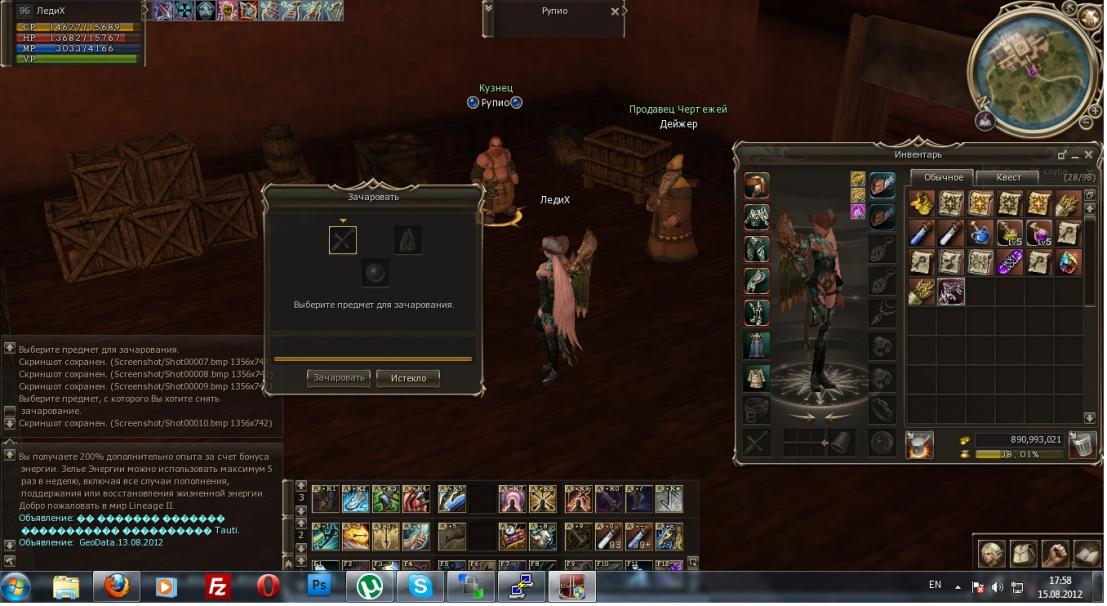1107x606 pixels.
Task: Select the equipped cloak slot
Action: coord(757,345)
